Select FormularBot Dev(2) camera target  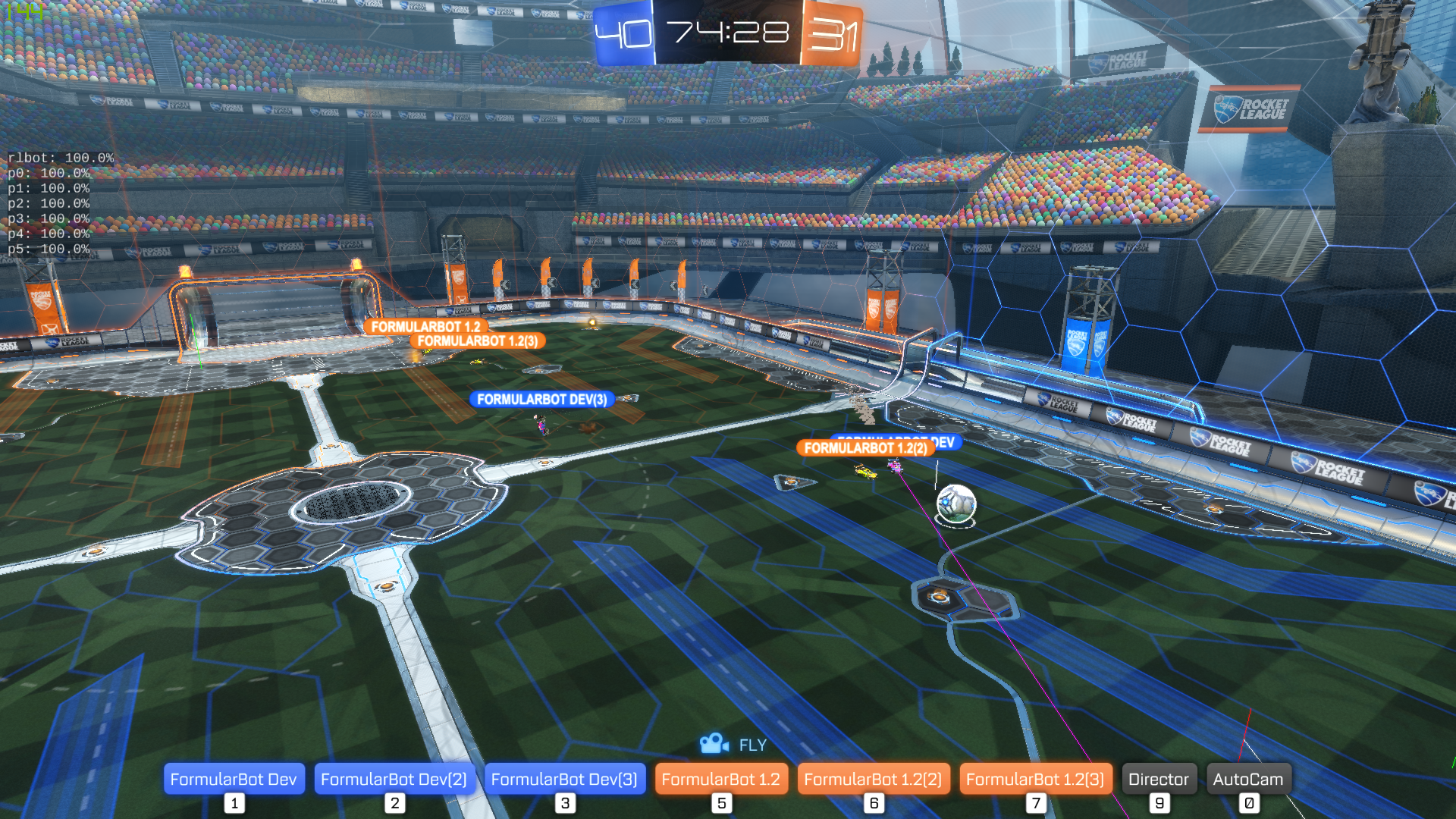[394, 779]
